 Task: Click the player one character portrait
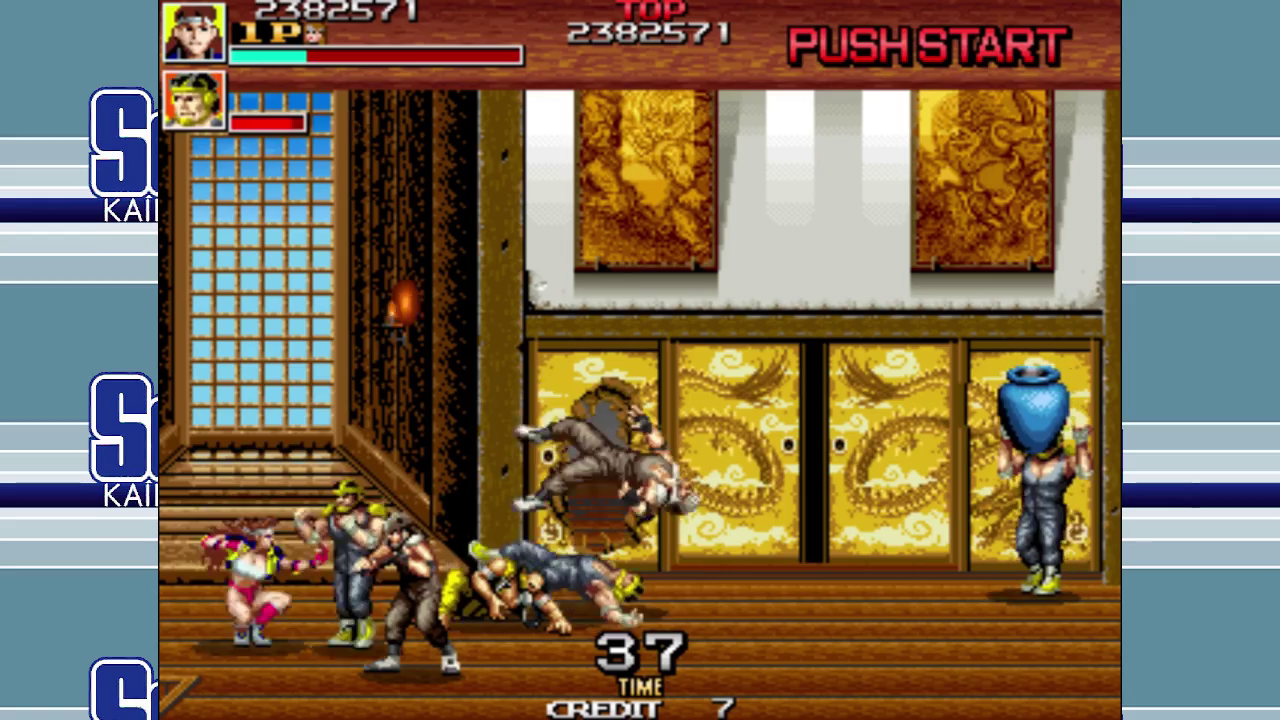pyautogui.click(x=194, y=32)
